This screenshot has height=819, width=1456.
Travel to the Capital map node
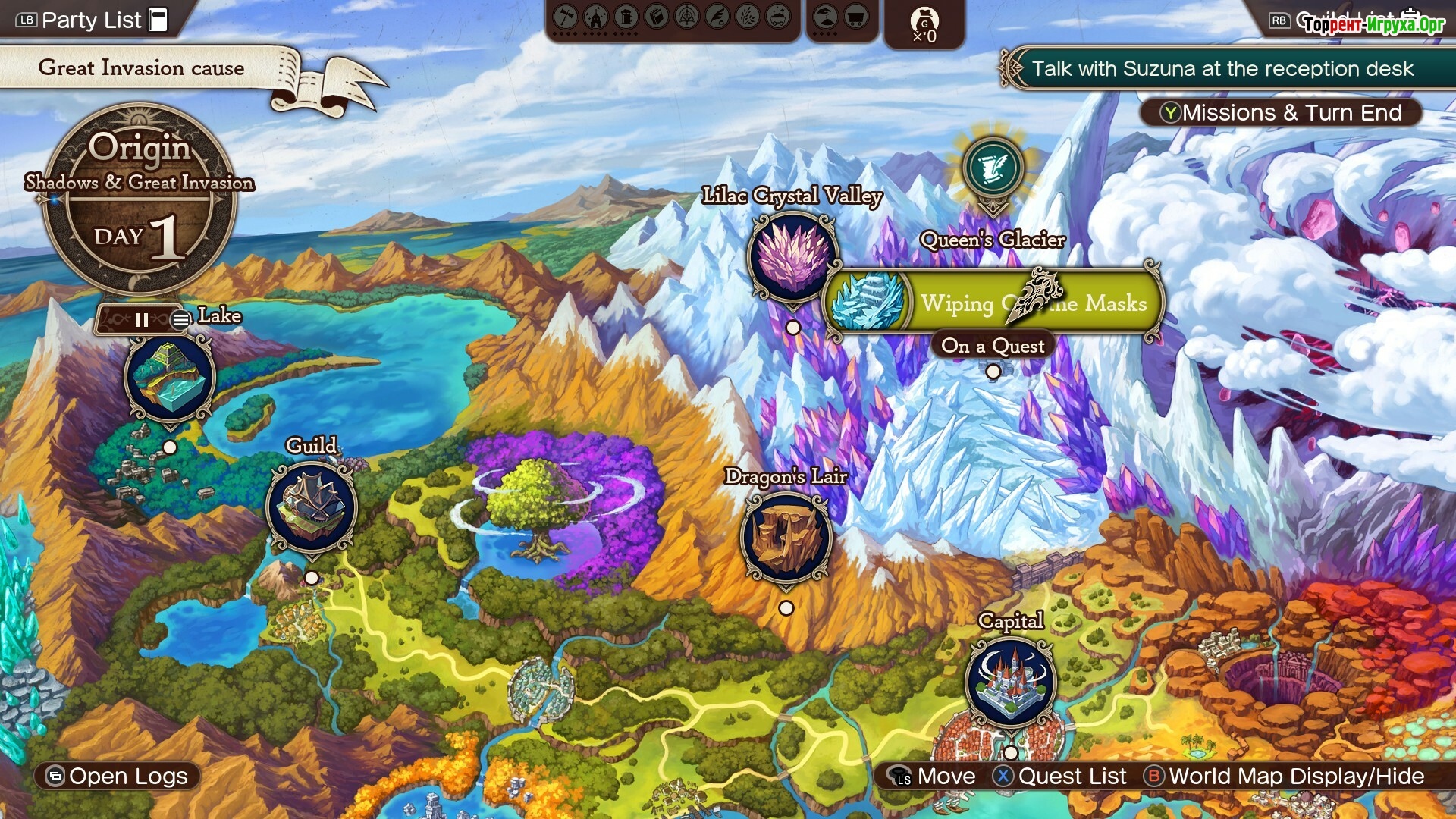(1010, 682)
